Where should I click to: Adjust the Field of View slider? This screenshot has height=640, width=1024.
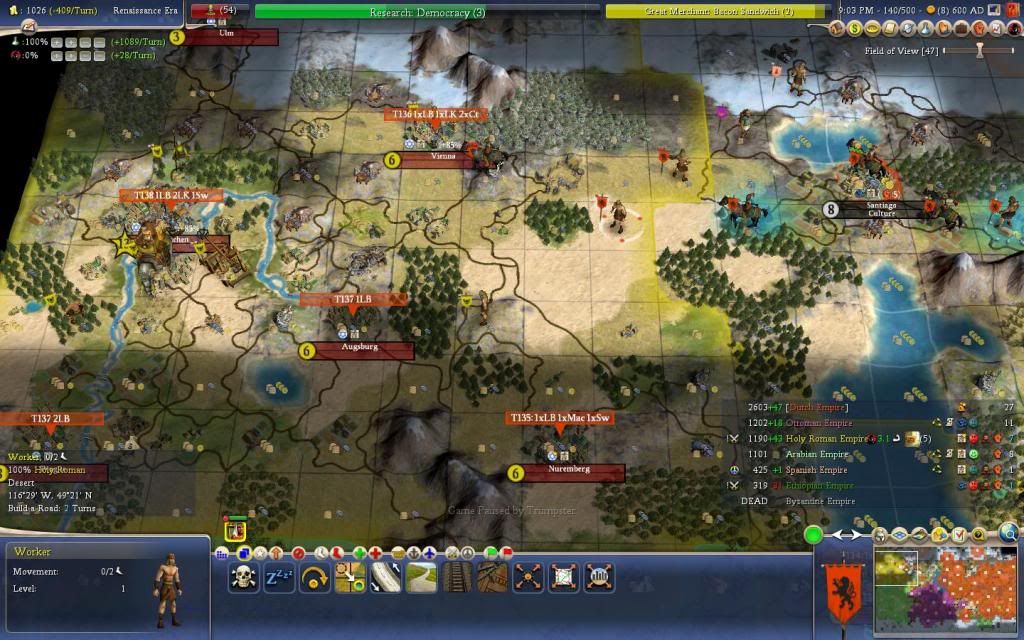(980, 49)
